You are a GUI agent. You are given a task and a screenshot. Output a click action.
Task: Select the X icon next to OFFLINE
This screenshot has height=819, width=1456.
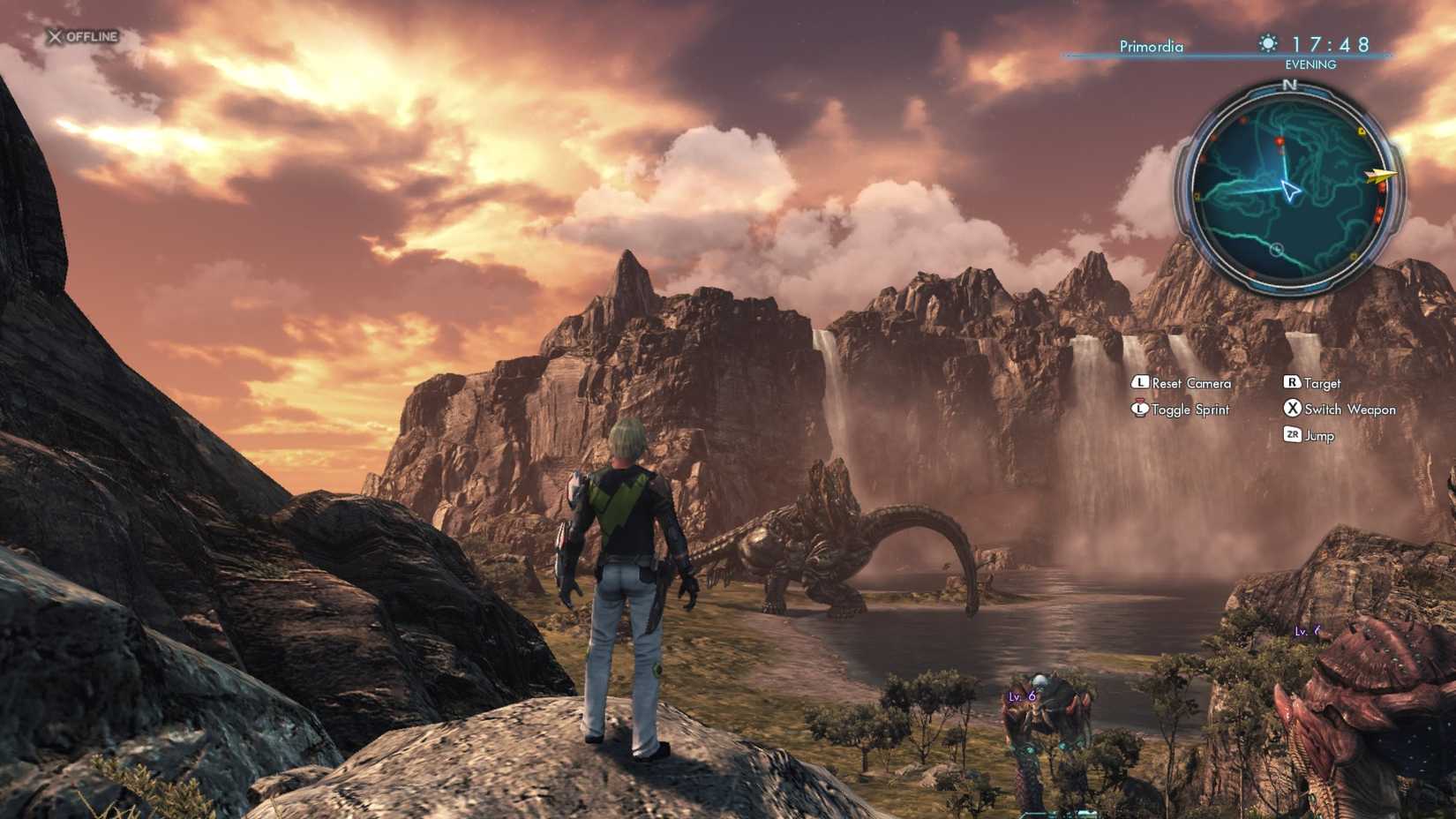tap(55, 38)
